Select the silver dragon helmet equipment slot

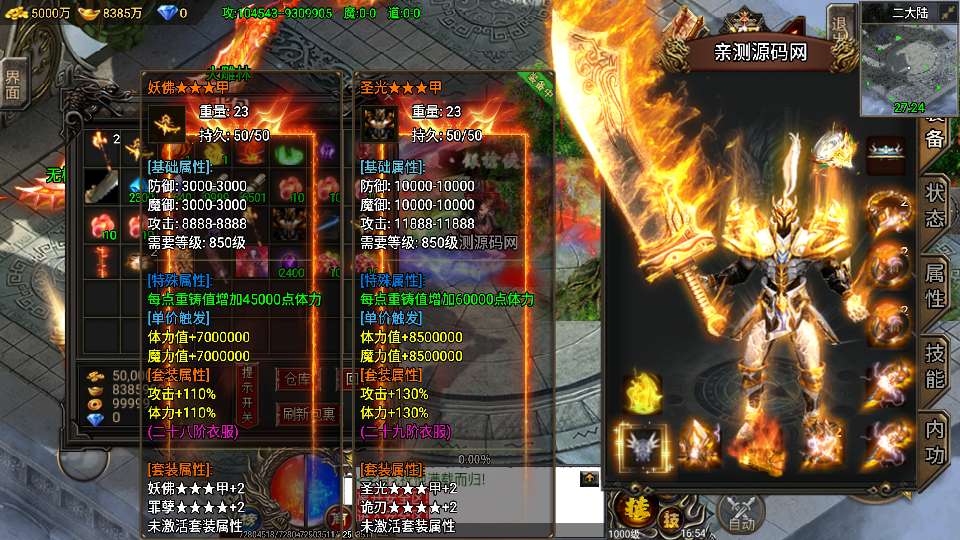[x=640, y=444]
